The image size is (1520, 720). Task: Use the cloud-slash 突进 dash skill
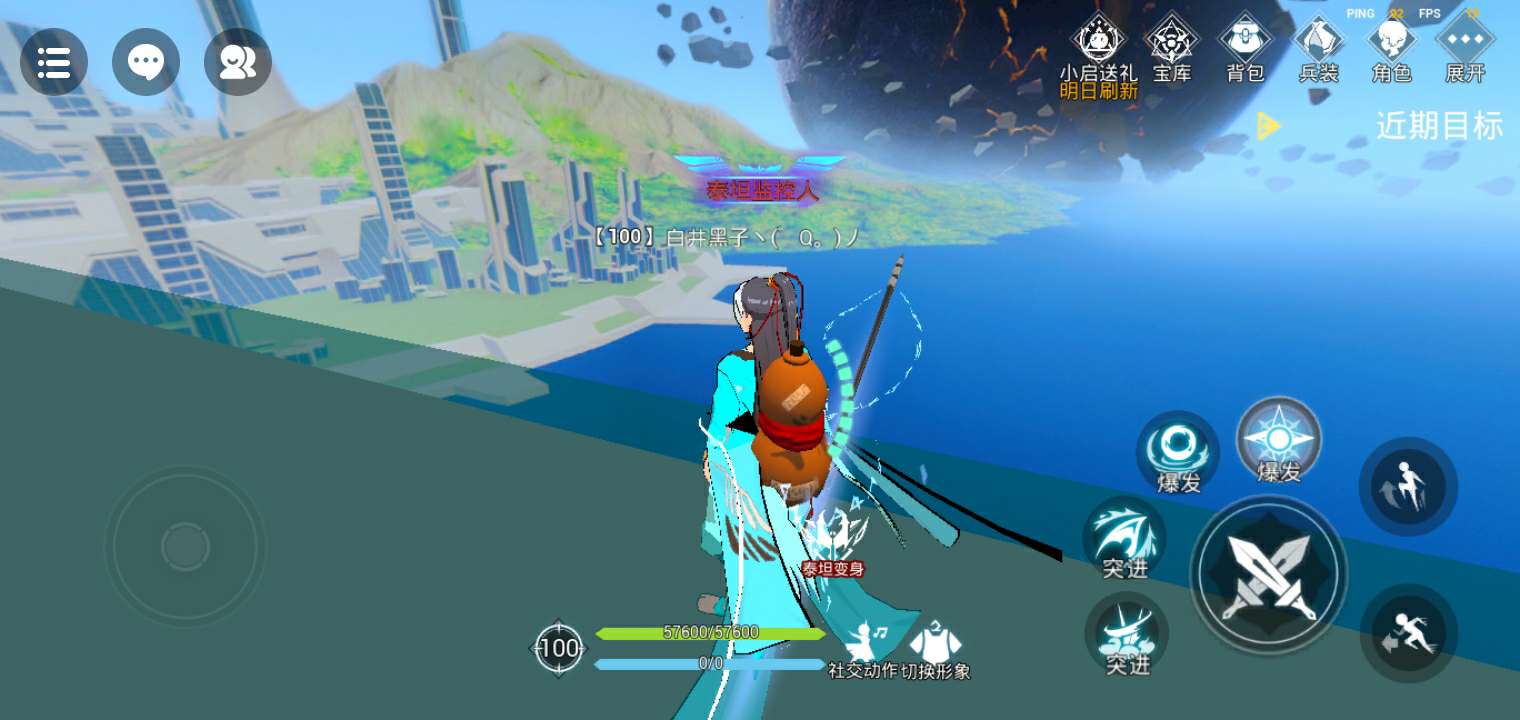tap(1127, 634)
